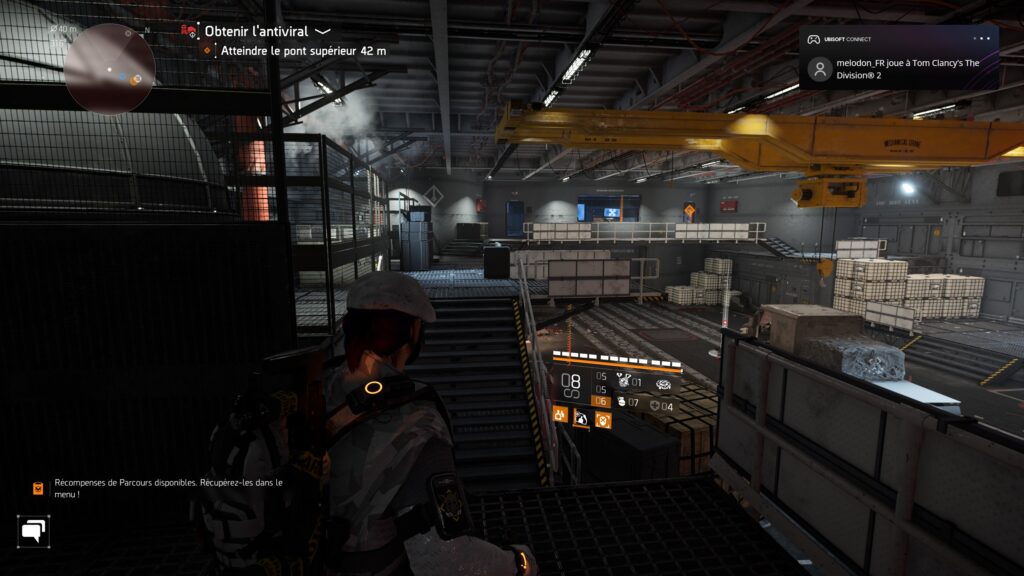Image resolution: width=1024 pixels, height=576 pixels.
Task: Activate the hive skill icon
Action: coord(663,383)
